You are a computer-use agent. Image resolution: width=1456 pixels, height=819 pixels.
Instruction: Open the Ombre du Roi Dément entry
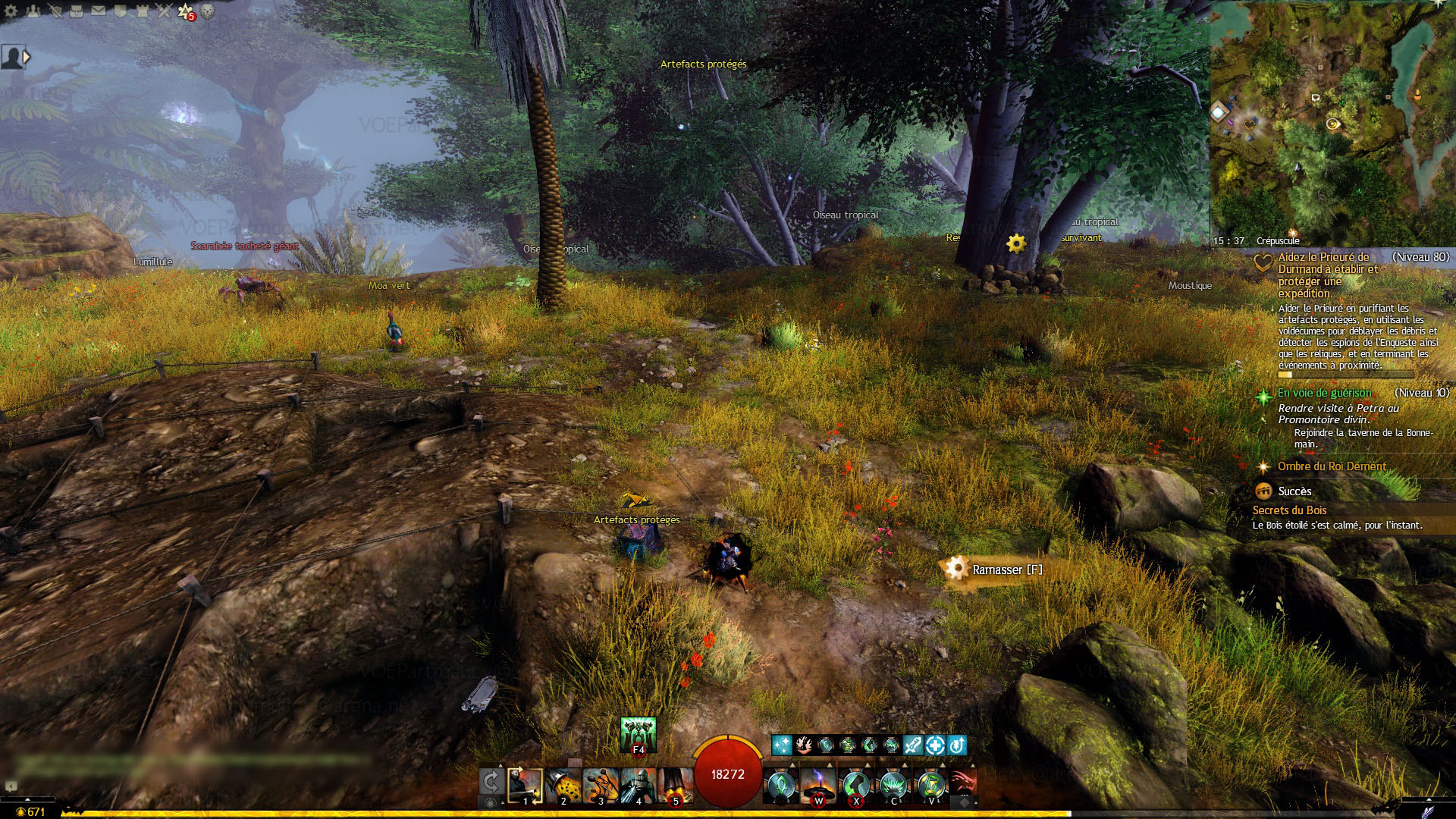(x=1332, y=466)
